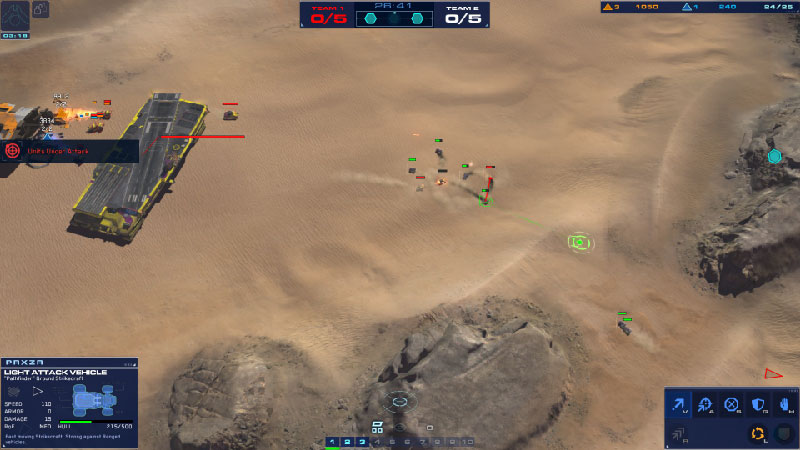Activate the Move arrow command

[x=681, y=405]
